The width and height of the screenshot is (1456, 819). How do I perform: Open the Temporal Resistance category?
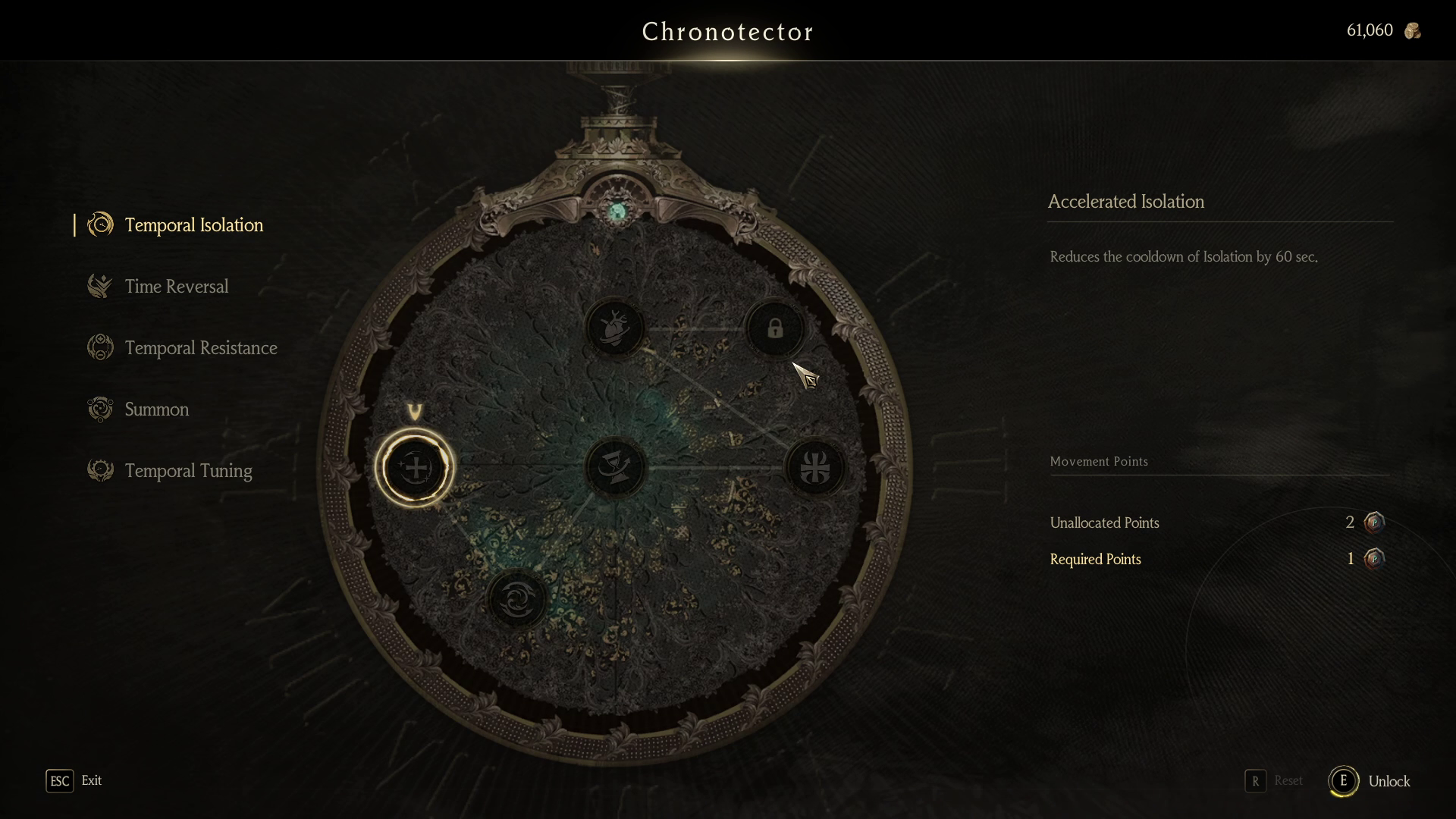(200, 348)
